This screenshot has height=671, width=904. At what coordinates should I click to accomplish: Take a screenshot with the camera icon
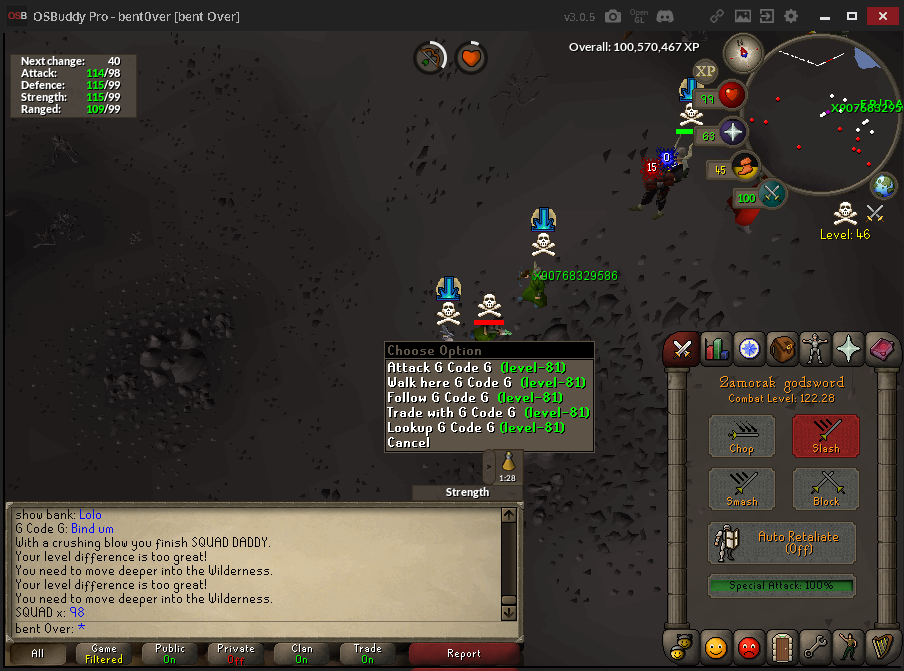pyautogui.click(x=612, y=16)
